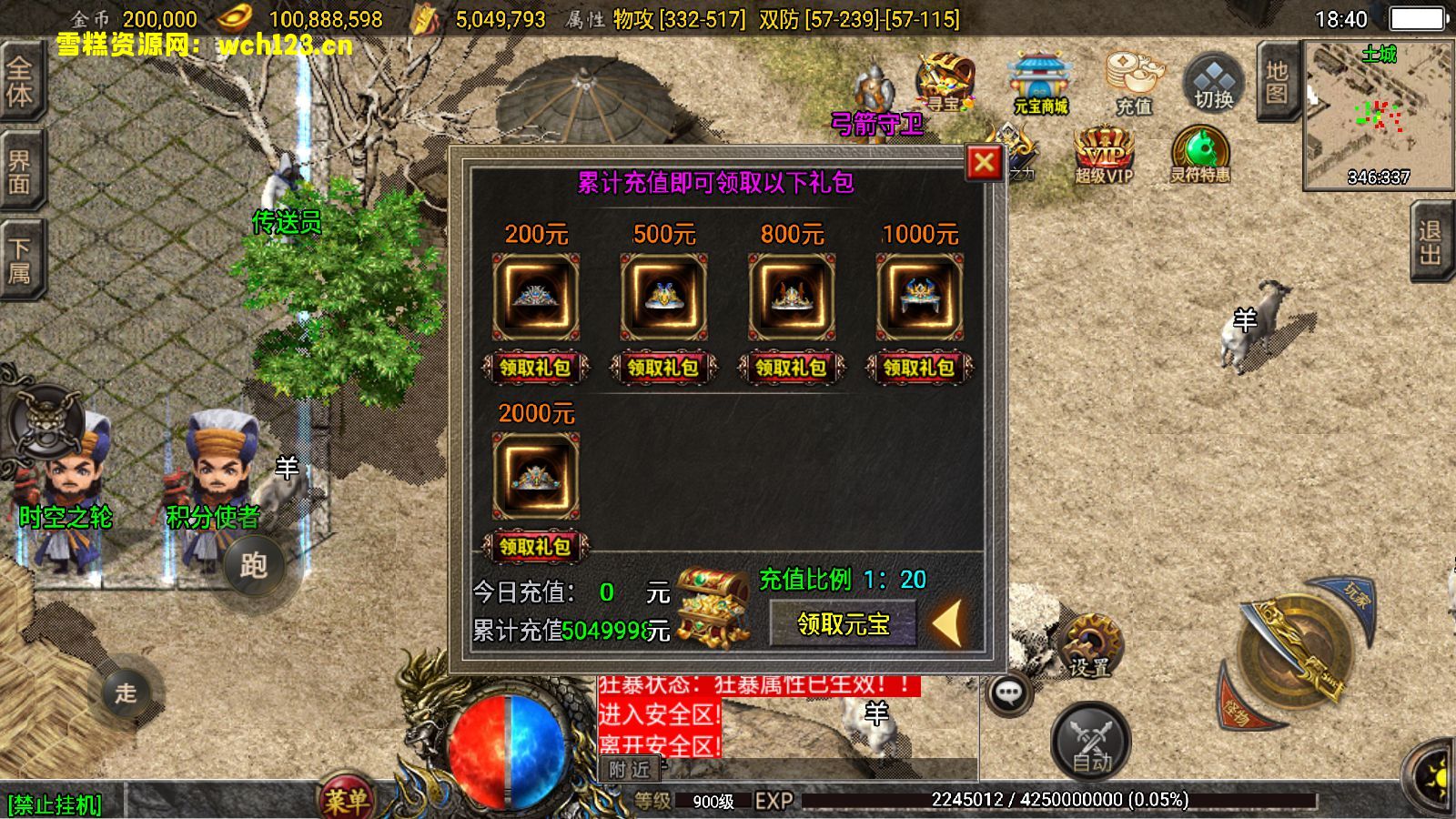The height and width of the screenshot is (819, 1456).
Task: Close the recharge gift pack window
Action: (984, 163)
